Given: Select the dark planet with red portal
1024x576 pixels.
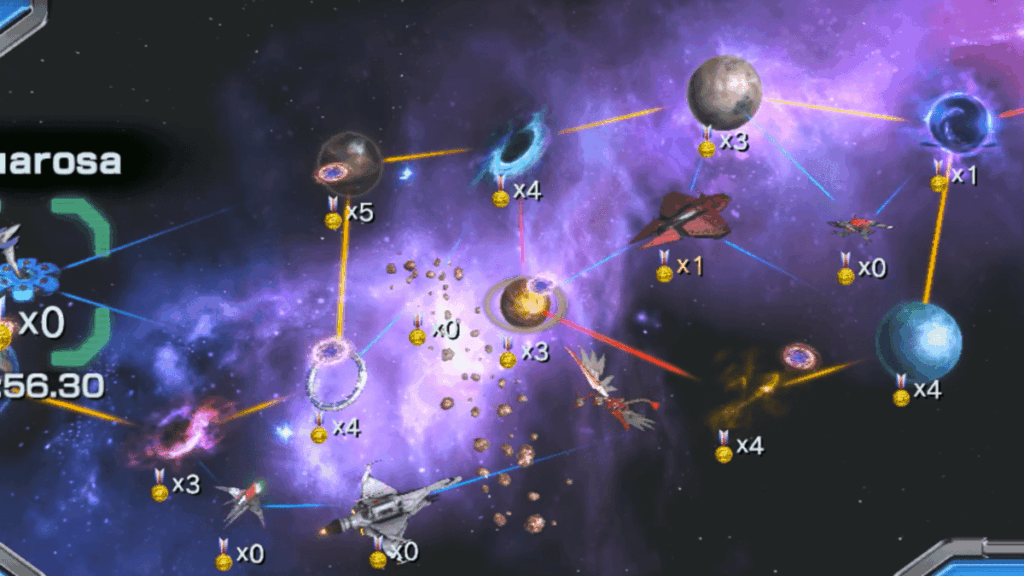Looking at the screenshot, I should click(x=349, y=163).
